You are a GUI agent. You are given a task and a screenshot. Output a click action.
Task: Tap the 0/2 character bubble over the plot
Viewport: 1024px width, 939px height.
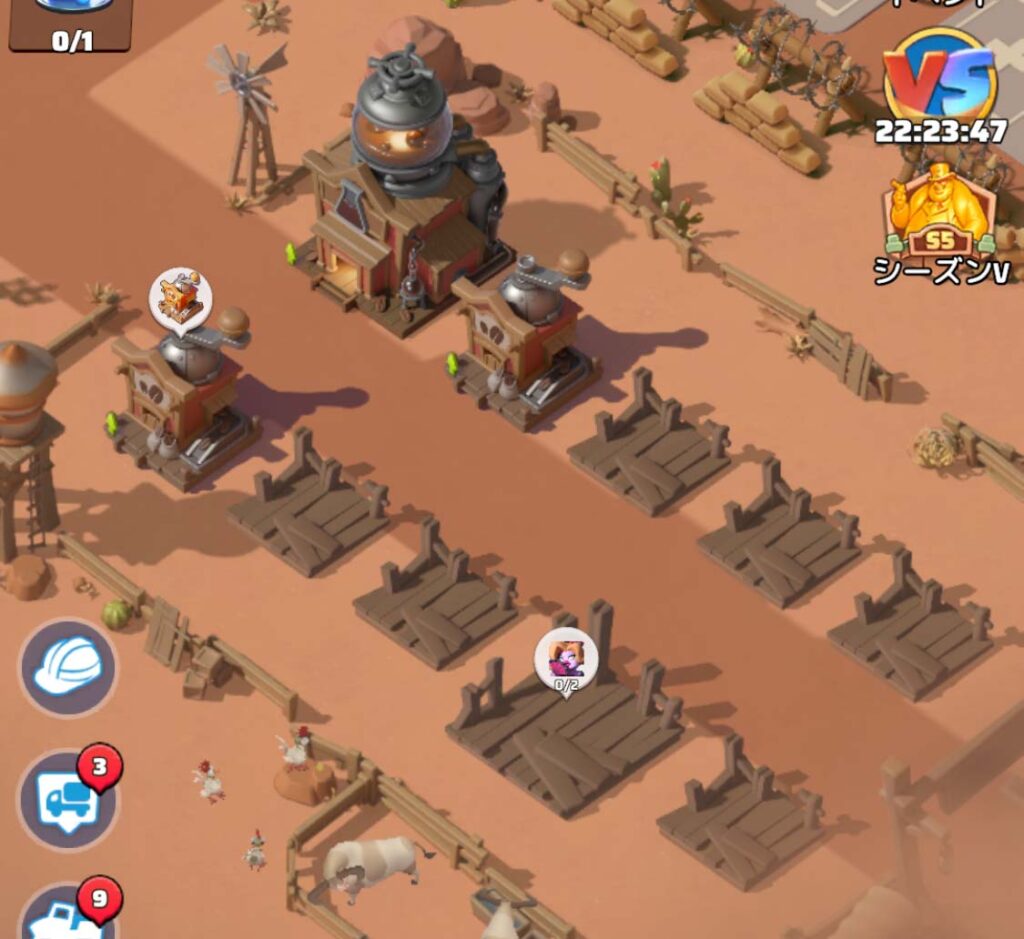(566, 659)
